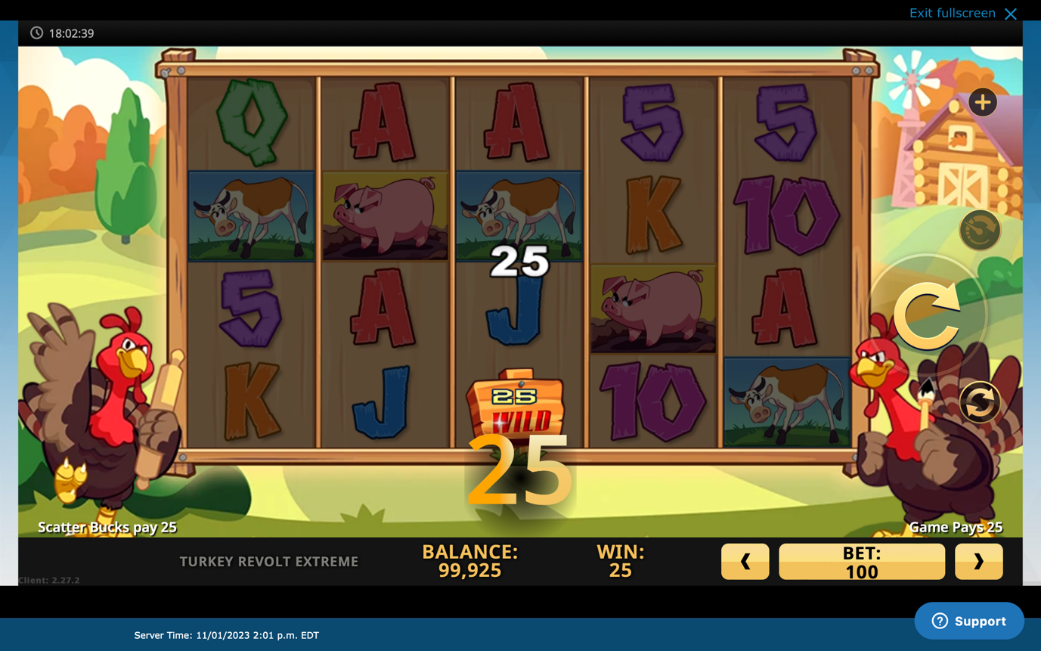Activate autoplay with the circular arrows icon
This screenshot has width=1041, height=651.
(x=980, y=402)
